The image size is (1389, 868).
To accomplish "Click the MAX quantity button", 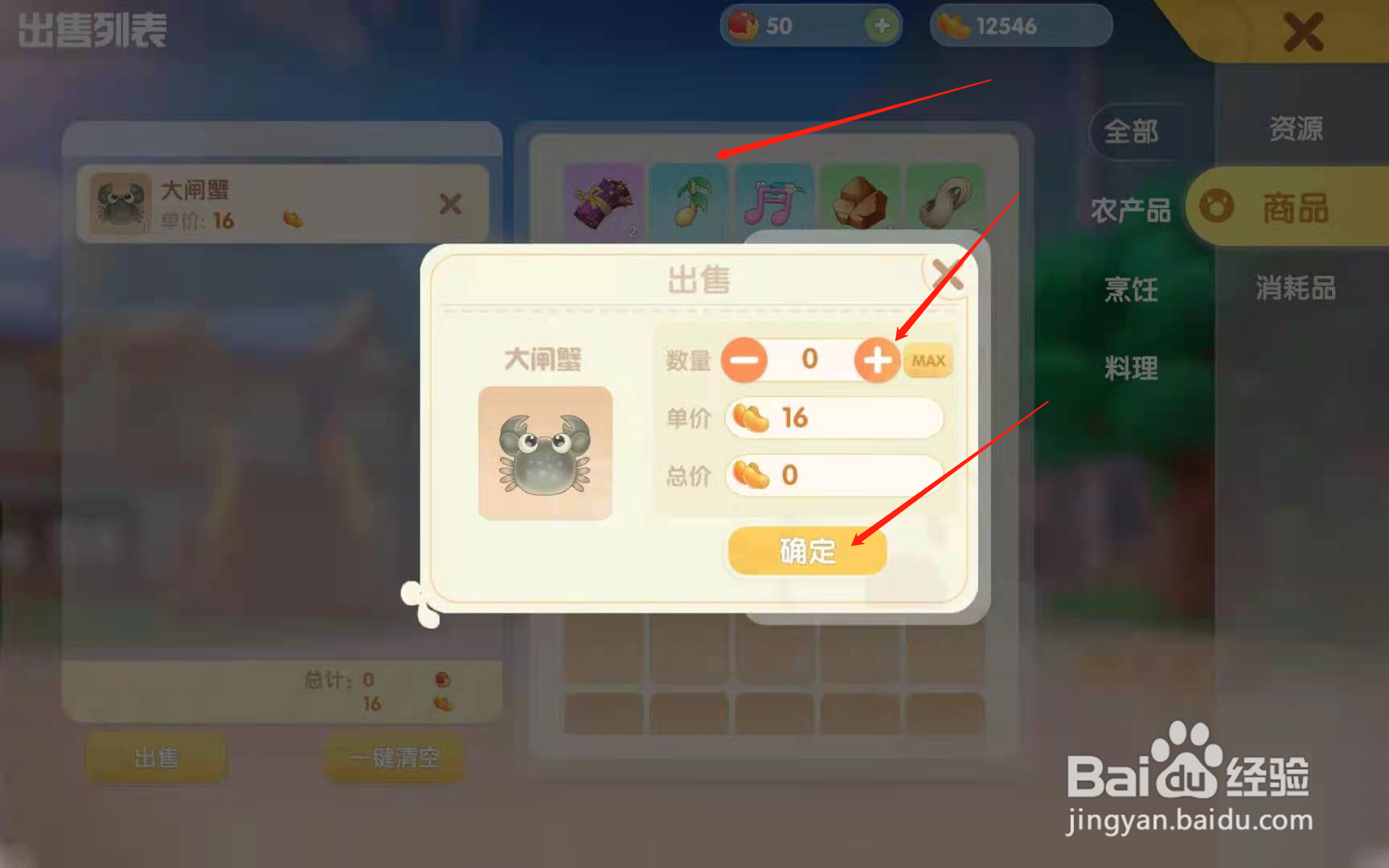I will tap(928, 360).
